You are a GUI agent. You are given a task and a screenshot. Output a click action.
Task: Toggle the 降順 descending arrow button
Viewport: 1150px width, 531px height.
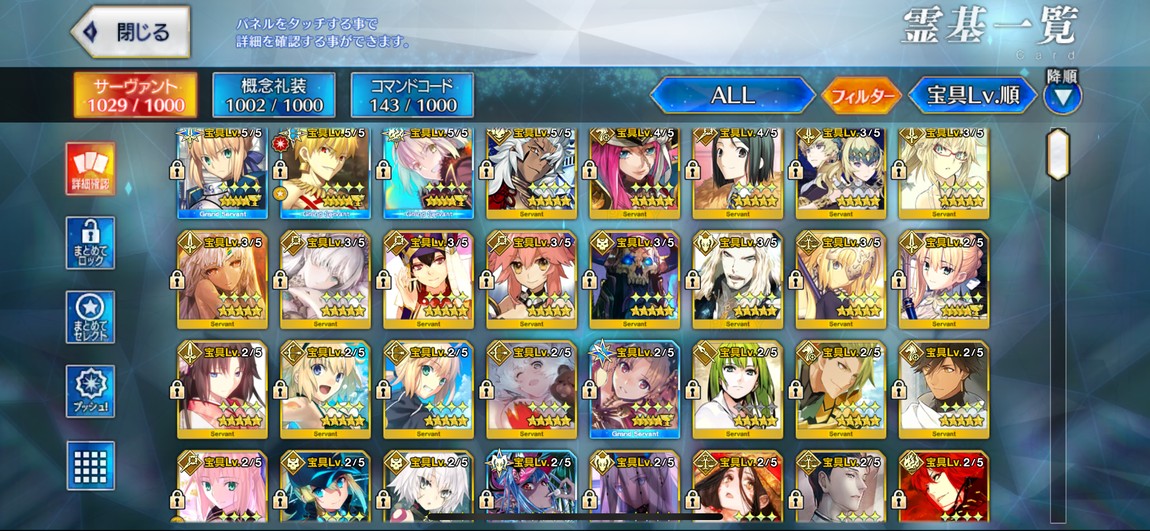1062,97
